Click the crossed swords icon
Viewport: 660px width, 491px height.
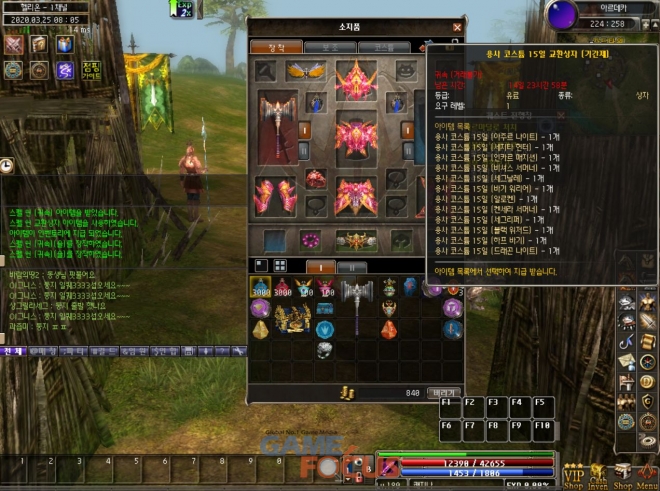tap(14, 45)
